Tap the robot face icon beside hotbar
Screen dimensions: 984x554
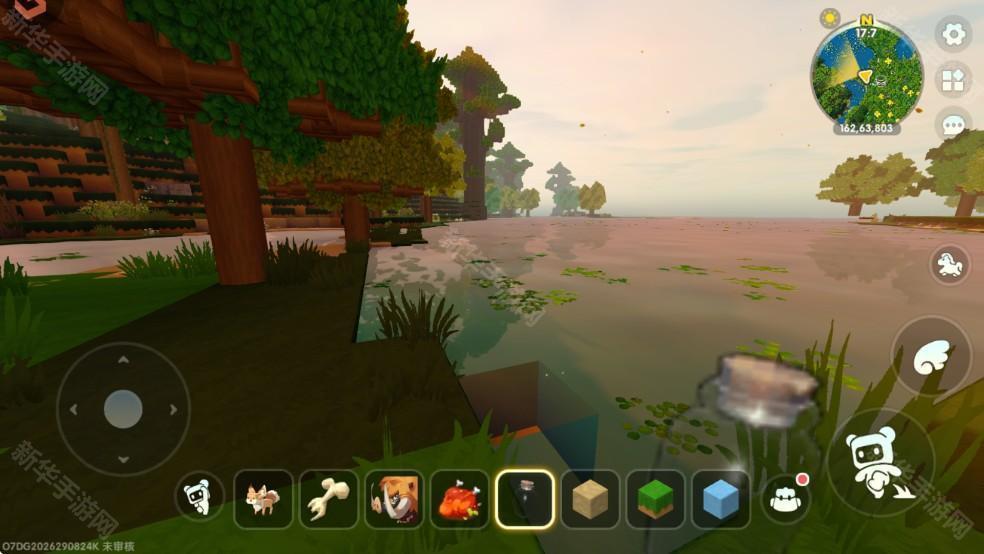(200, 497)
